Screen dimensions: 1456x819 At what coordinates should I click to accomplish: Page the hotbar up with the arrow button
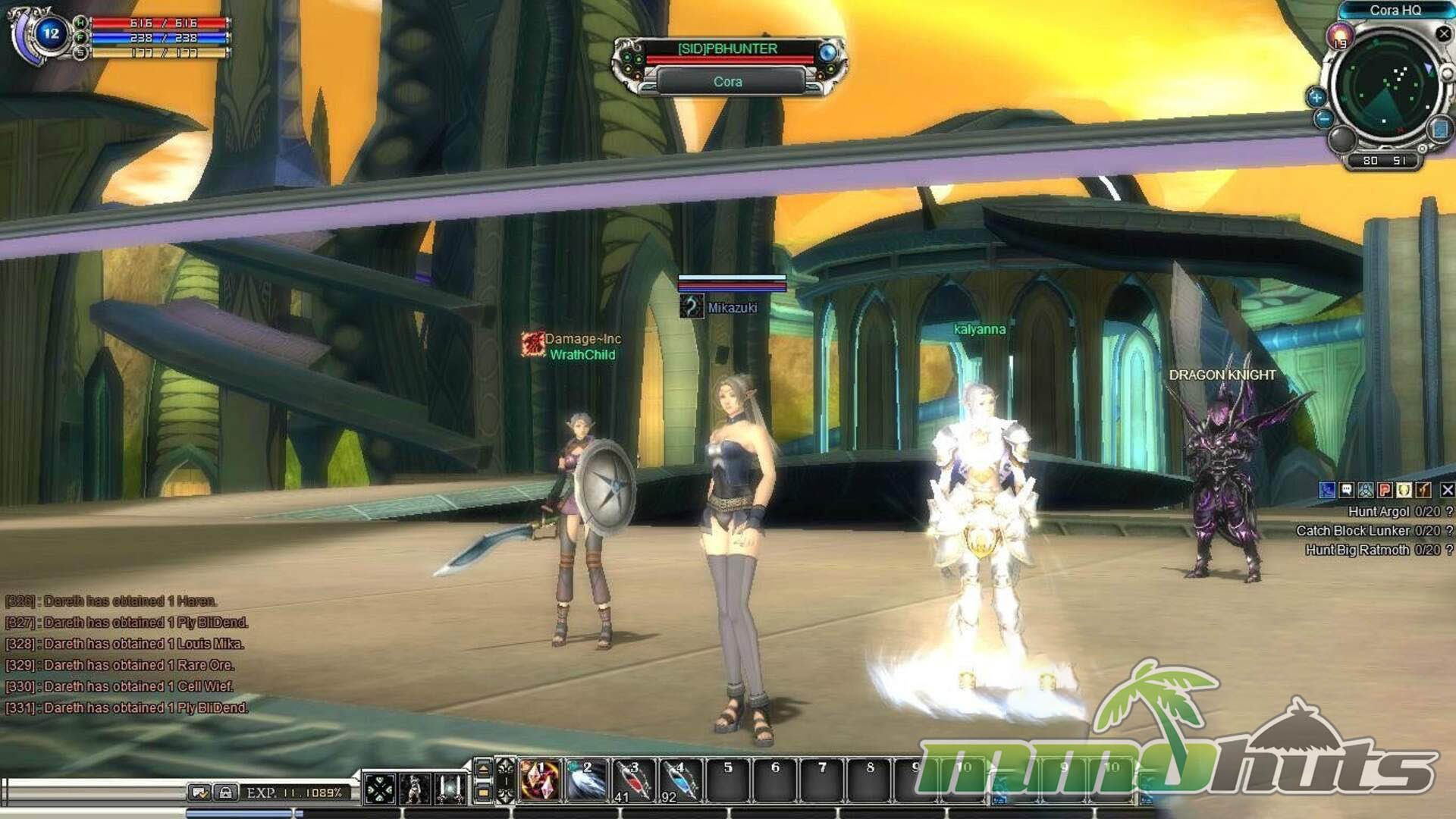tap(483, 769)
